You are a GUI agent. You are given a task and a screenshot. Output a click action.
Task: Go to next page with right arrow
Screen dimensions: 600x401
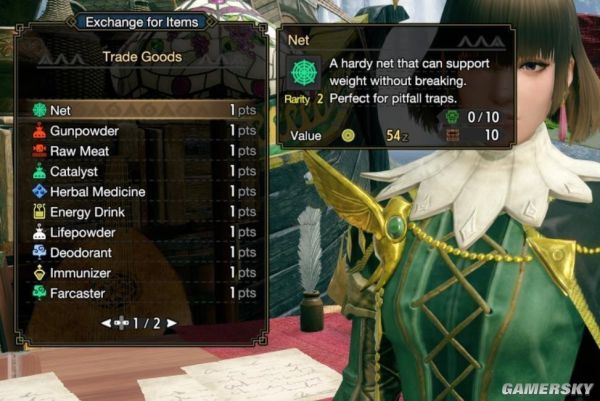pos(172,323)
